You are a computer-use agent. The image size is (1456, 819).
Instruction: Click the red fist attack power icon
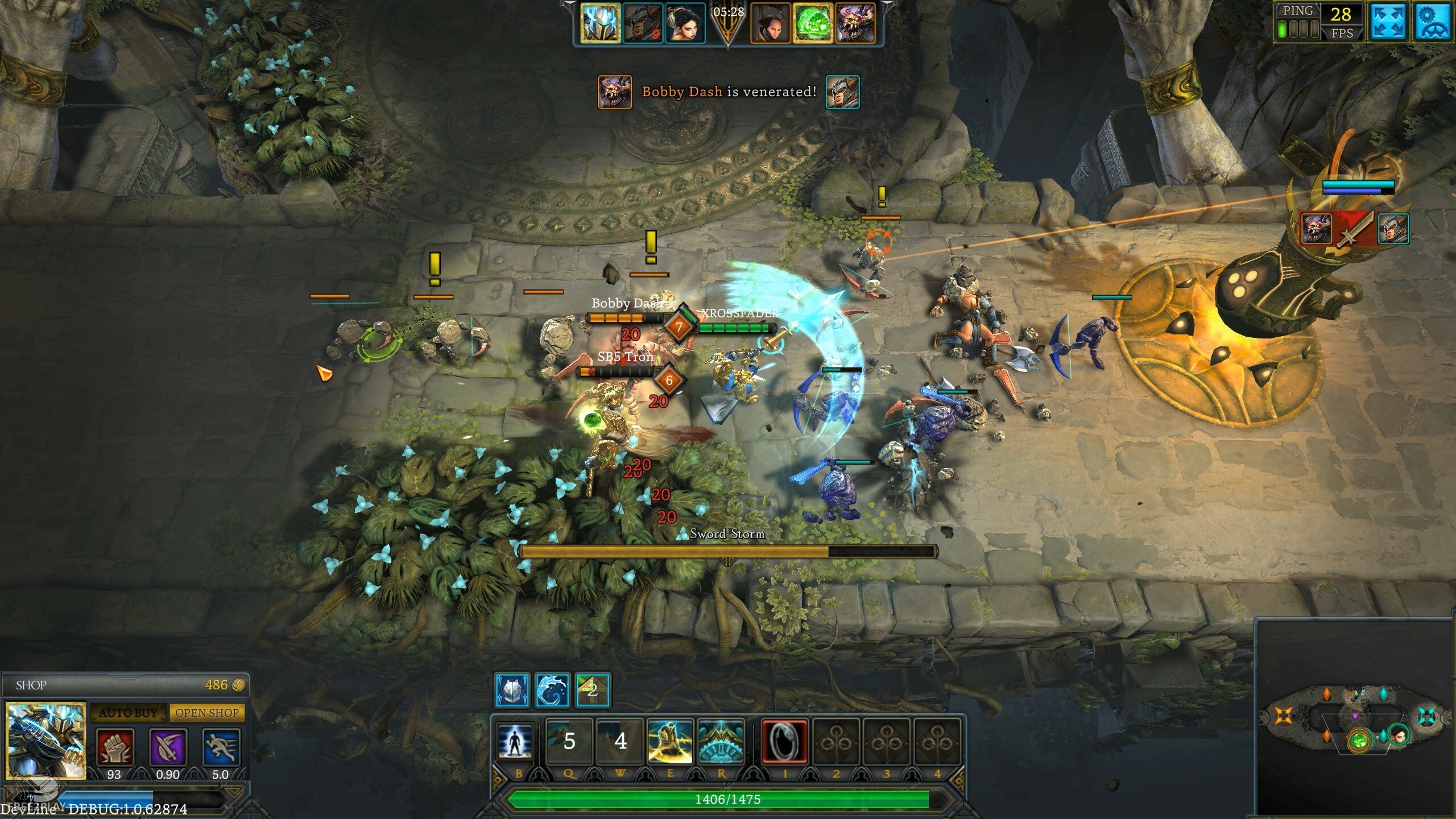115,747
